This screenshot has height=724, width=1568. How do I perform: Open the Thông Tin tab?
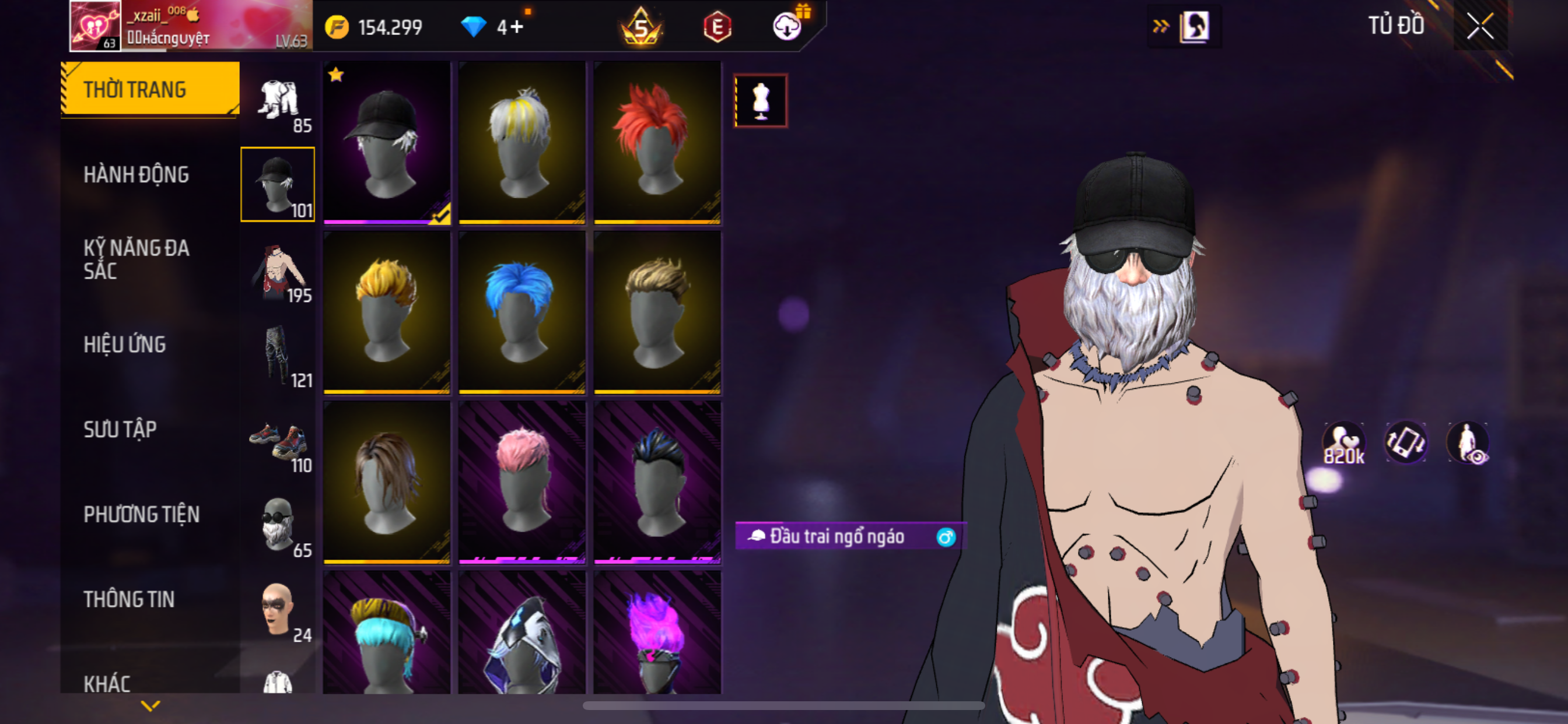pos(129,599)
